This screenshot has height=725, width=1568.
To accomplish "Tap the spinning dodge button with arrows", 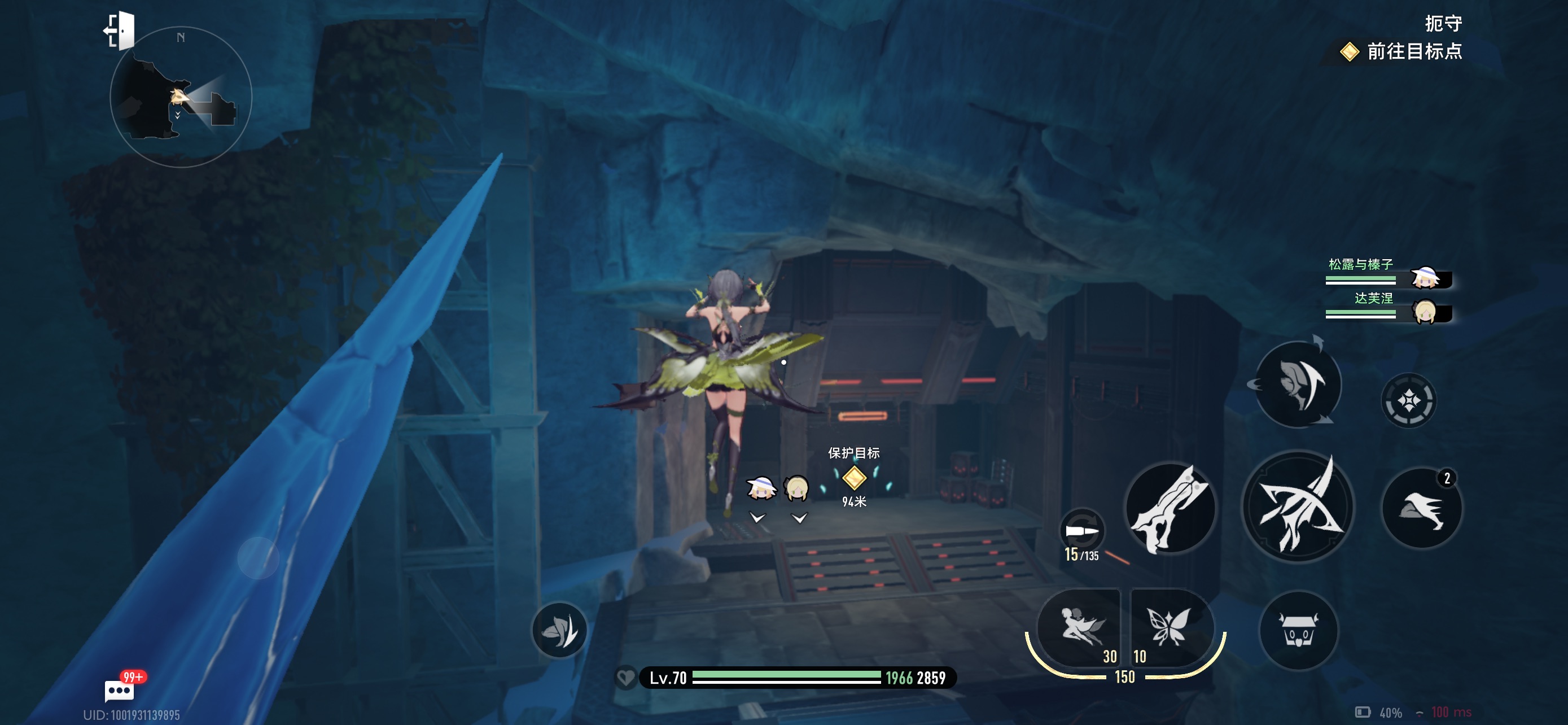I will (x=1298, y=385).
